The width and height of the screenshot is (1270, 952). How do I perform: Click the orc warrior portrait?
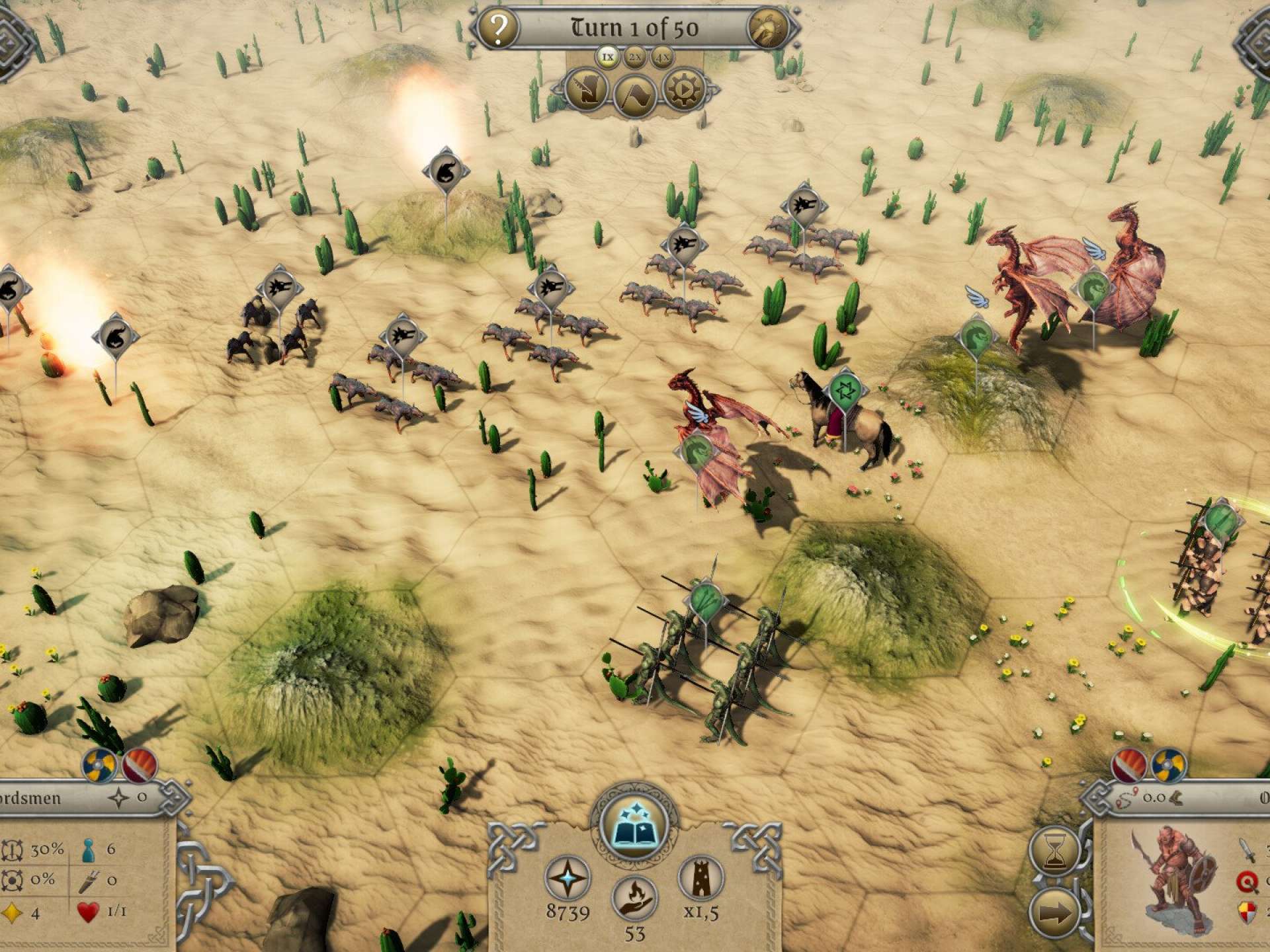pos(1174,879)
